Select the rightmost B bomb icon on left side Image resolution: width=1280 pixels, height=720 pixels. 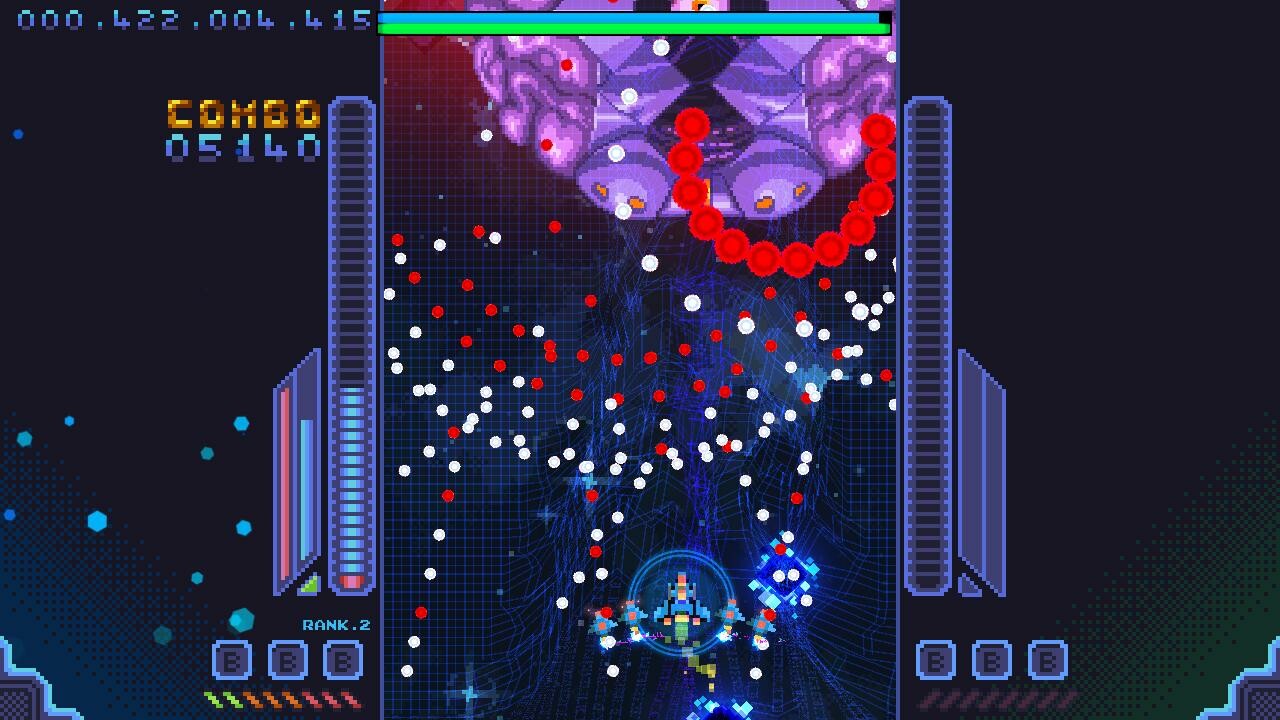(x=343, y=660)
